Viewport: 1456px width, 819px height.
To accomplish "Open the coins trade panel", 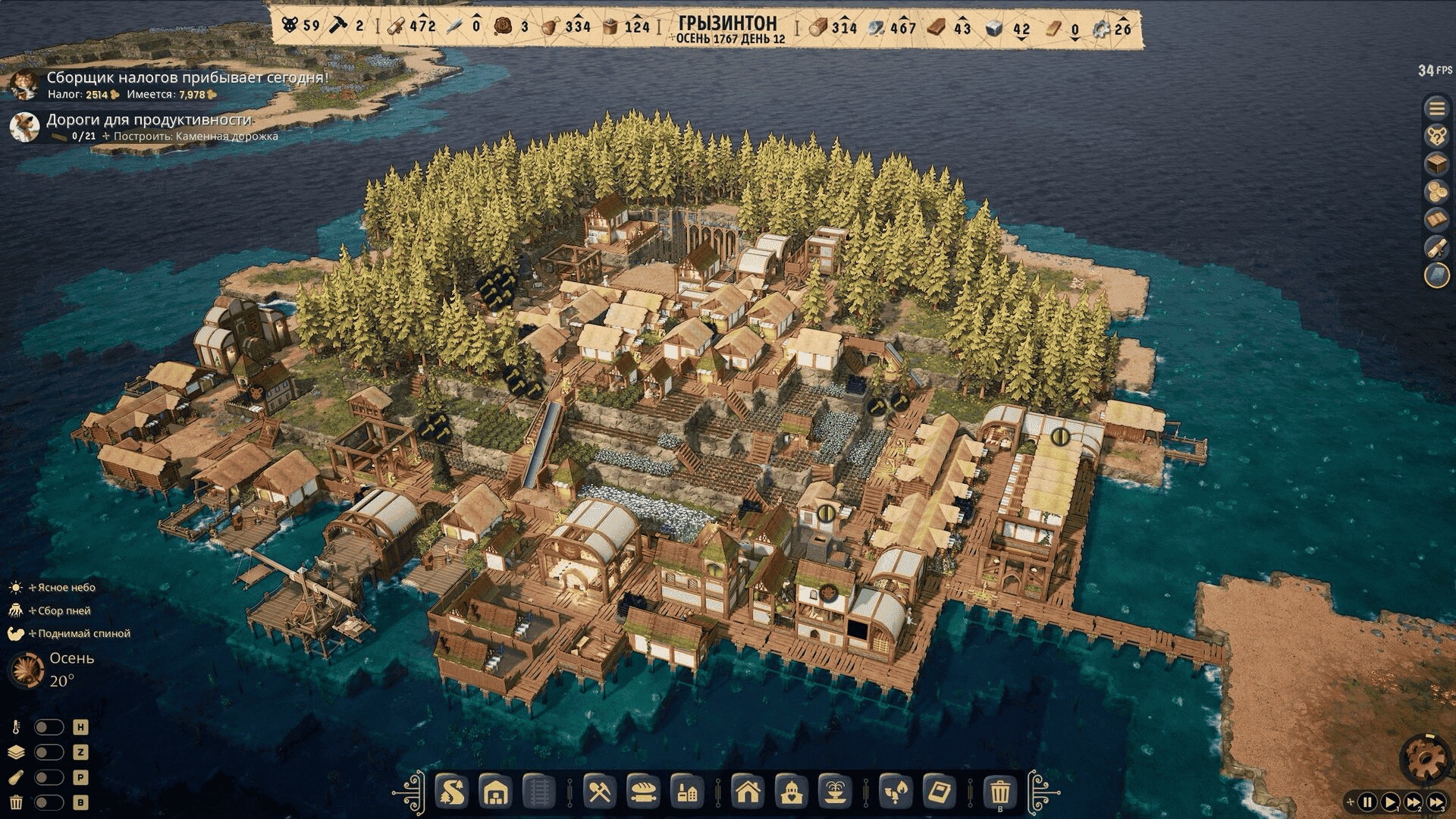I will click(1436, 192).
